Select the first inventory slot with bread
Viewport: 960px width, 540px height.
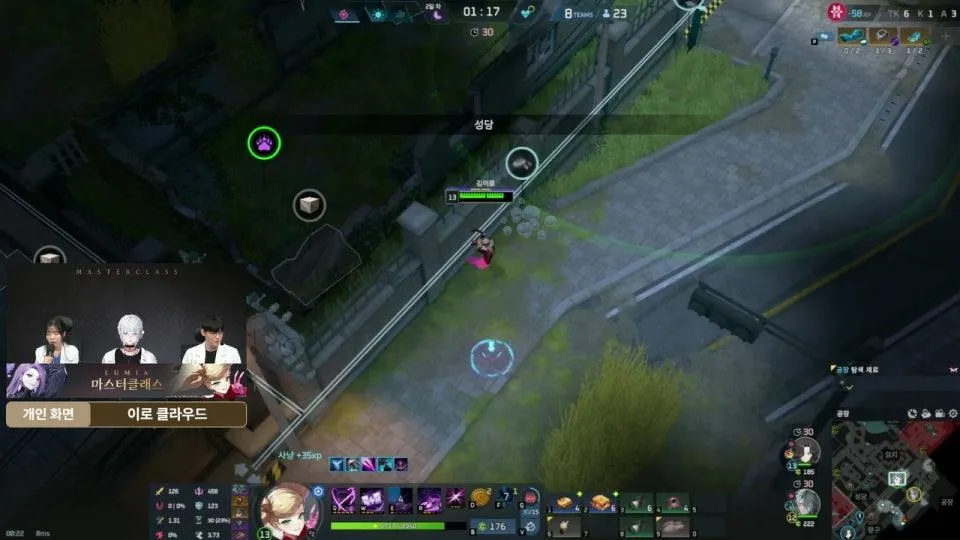[x=564, y=502]
